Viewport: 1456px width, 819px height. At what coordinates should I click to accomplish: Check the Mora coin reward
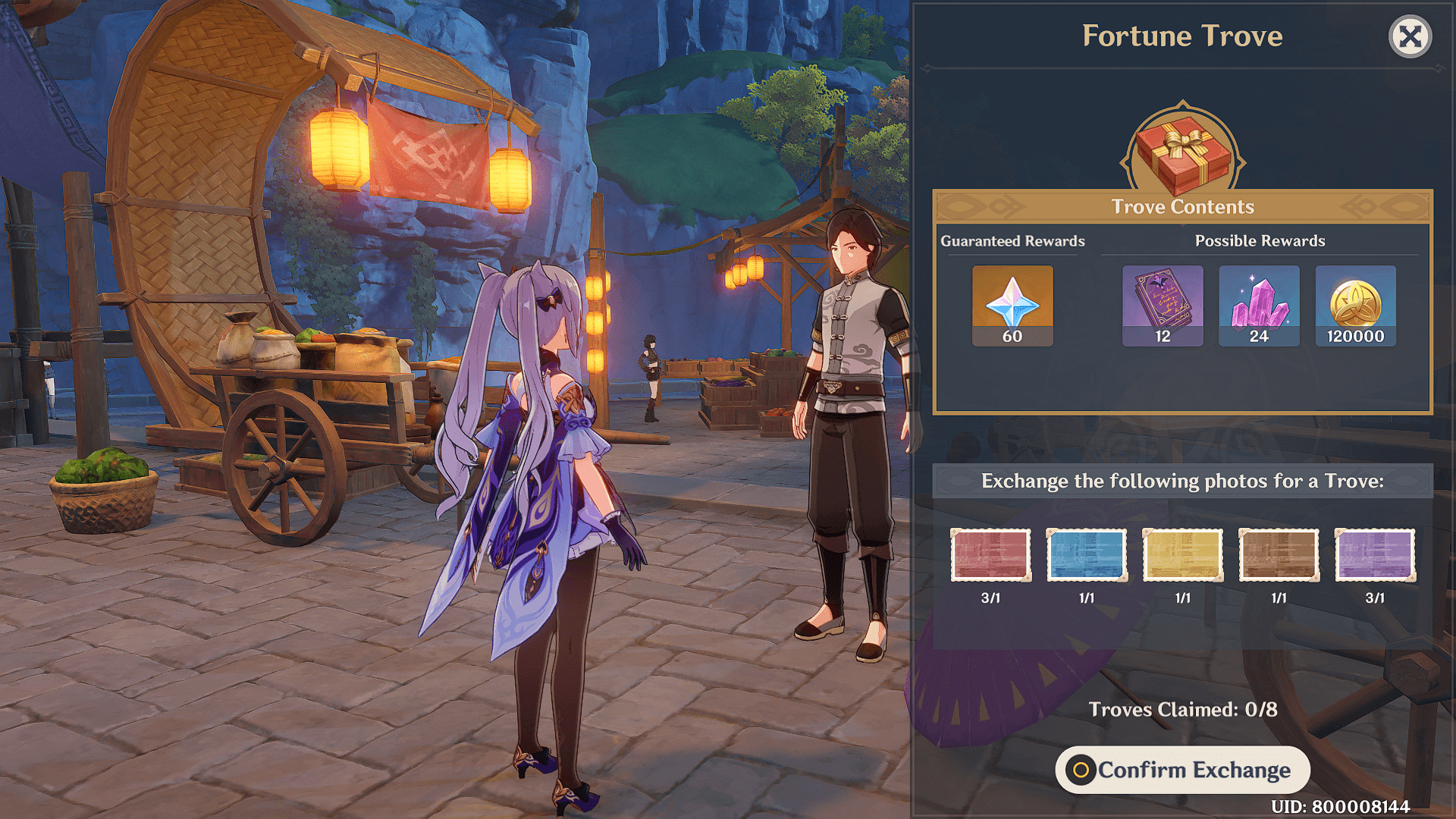(1355, 305)
